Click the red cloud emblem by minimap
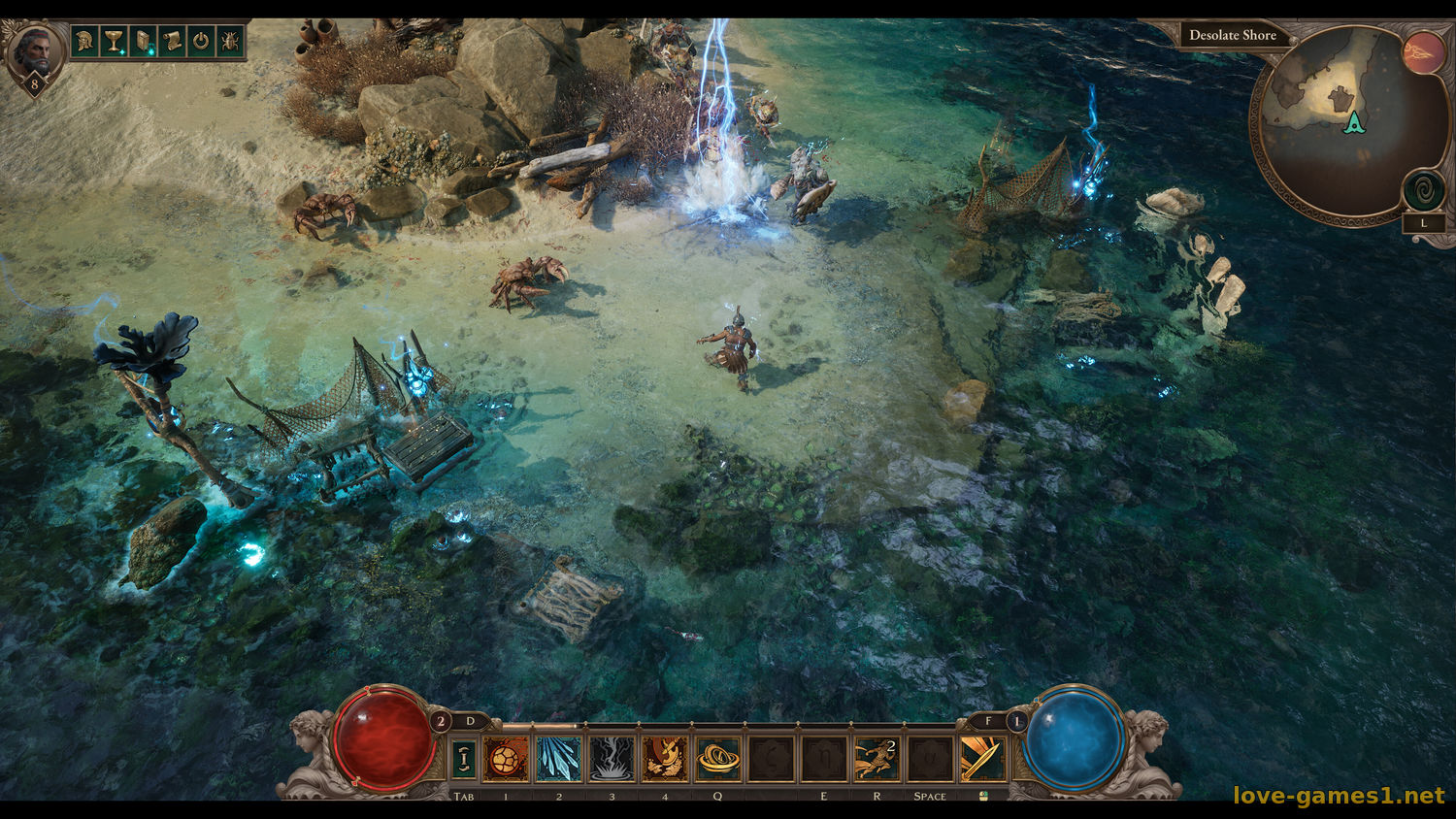Screen dimensions: 1456x819 [1423, 51]
